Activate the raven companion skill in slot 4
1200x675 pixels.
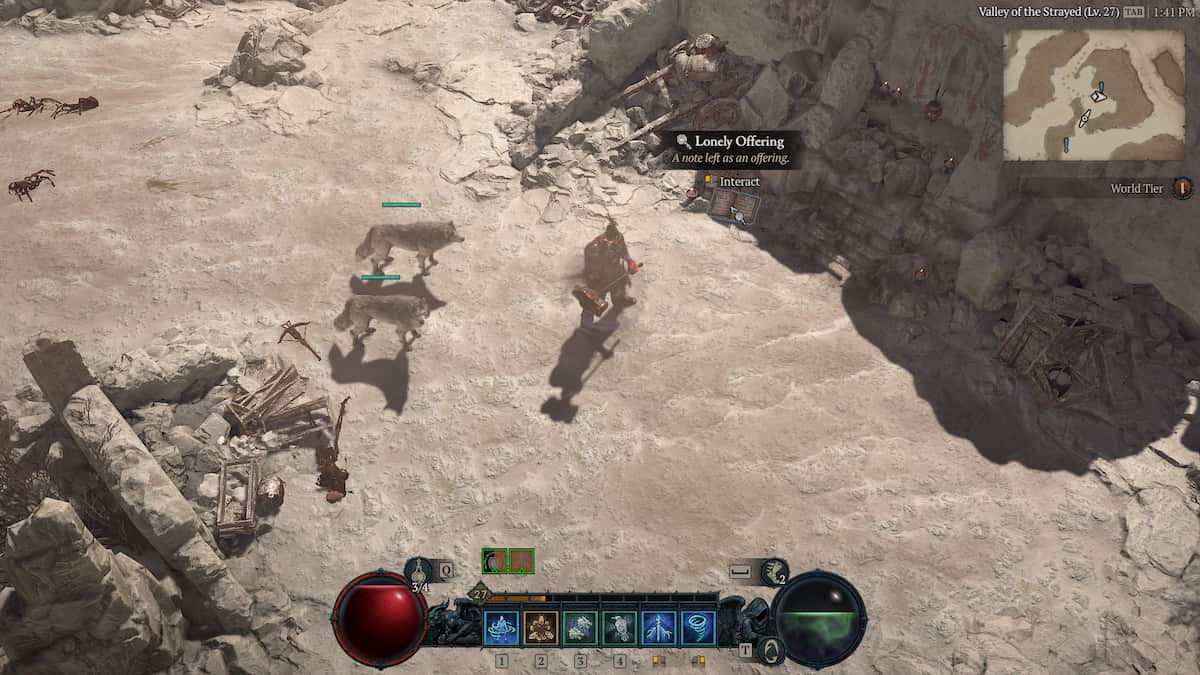pyautogui.click(x=620, y=627)
